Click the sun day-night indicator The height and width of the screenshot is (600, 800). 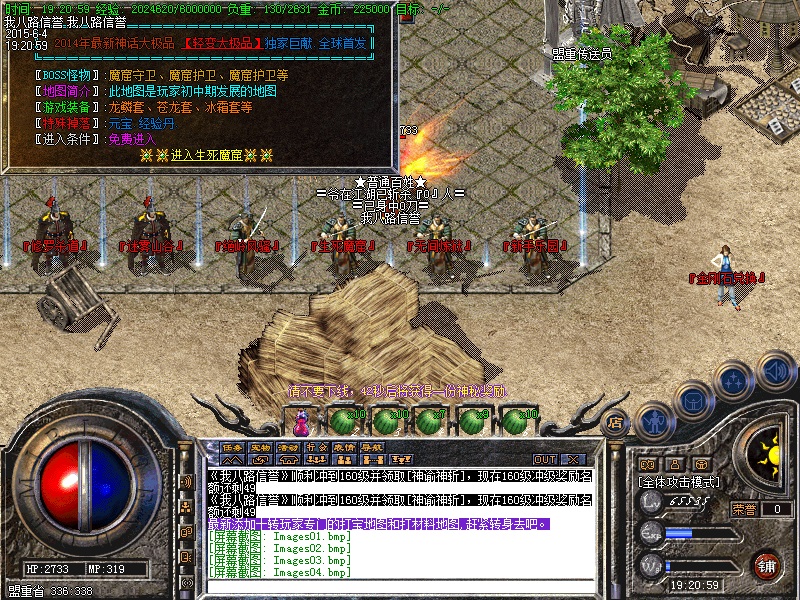[x=768, y=456]
